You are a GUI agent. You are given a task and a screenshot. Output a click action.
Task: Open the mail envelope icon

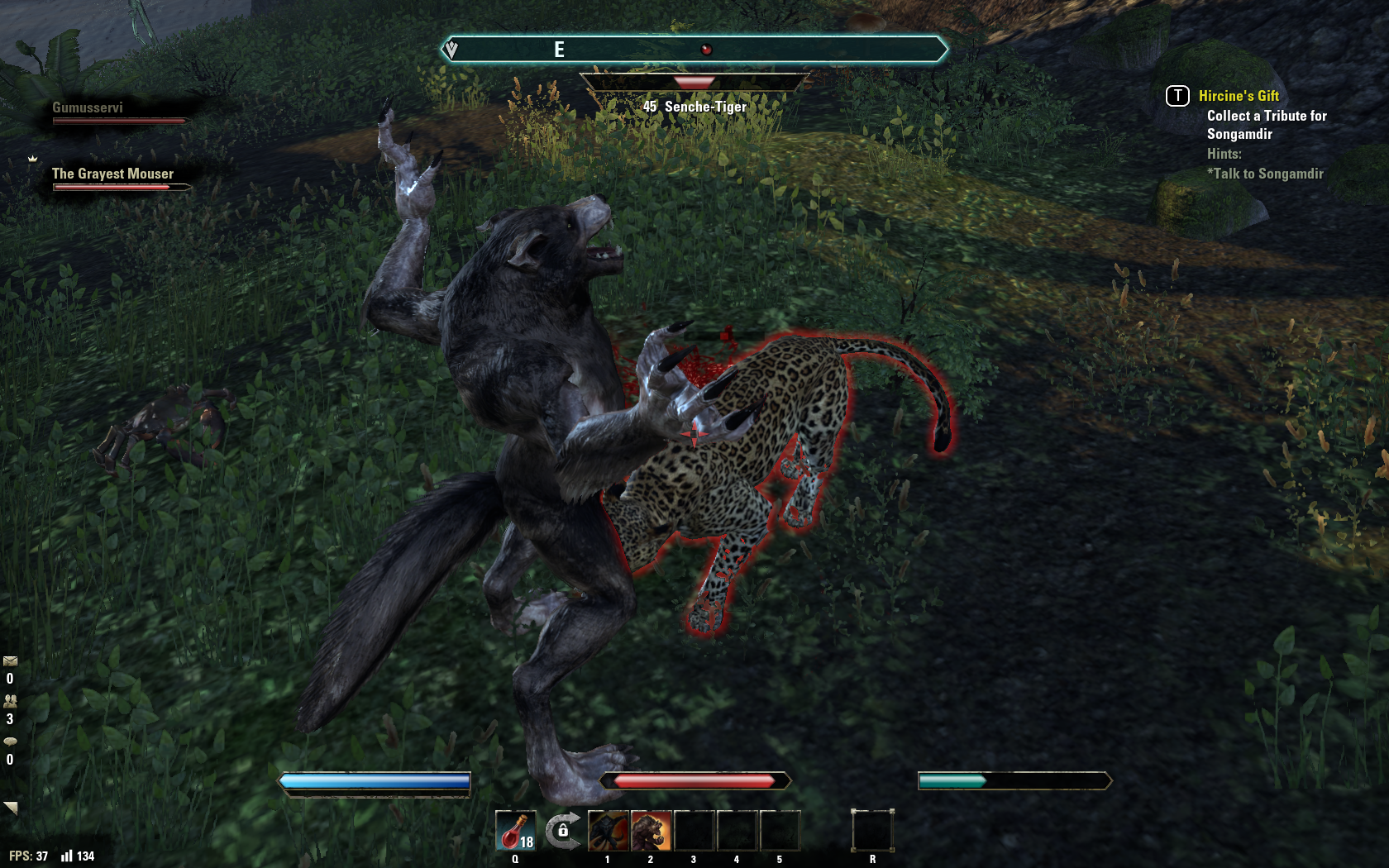click(x=10, y=661)
